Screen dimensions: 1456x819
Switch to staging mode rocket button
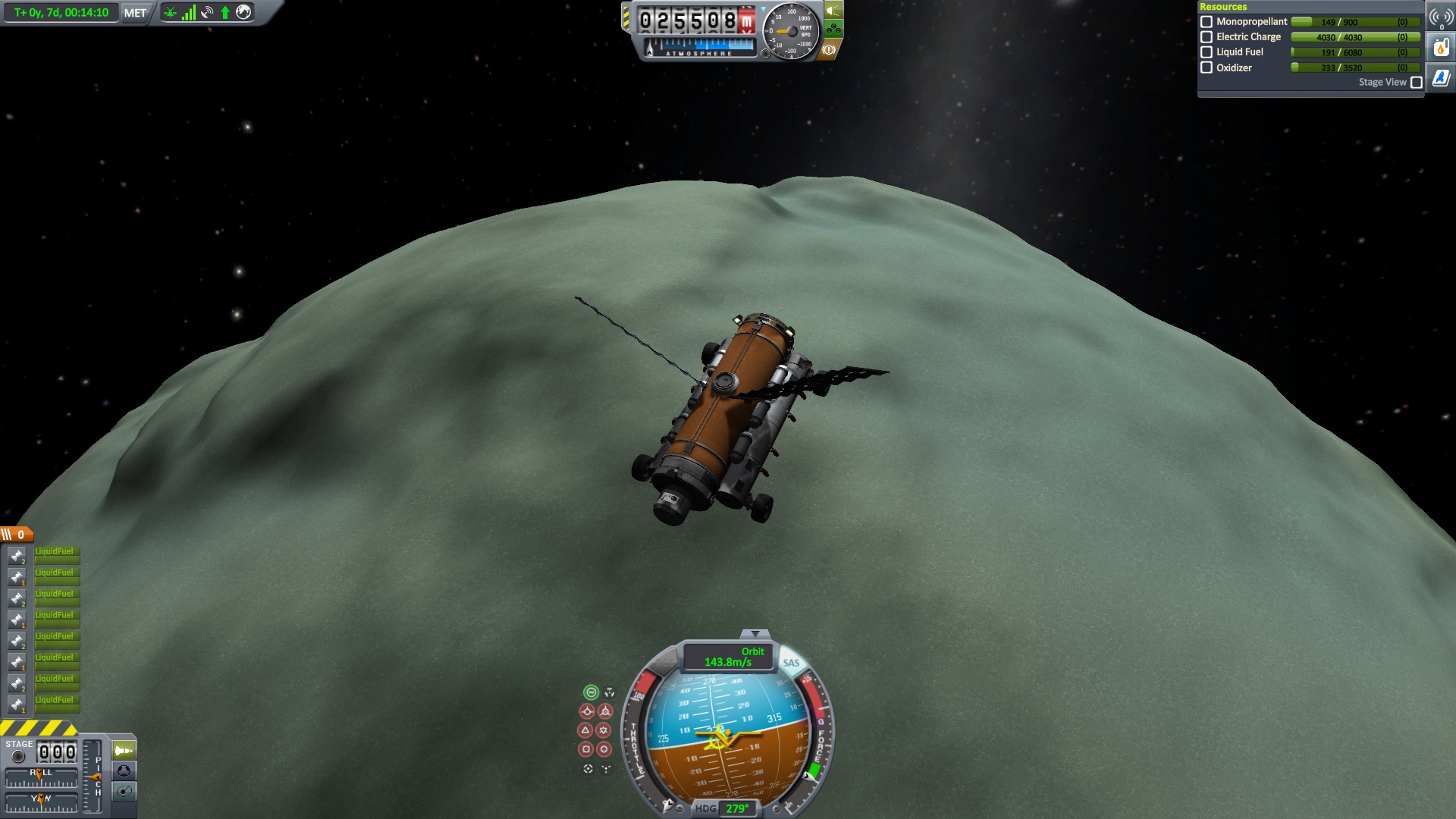[124, 751]
